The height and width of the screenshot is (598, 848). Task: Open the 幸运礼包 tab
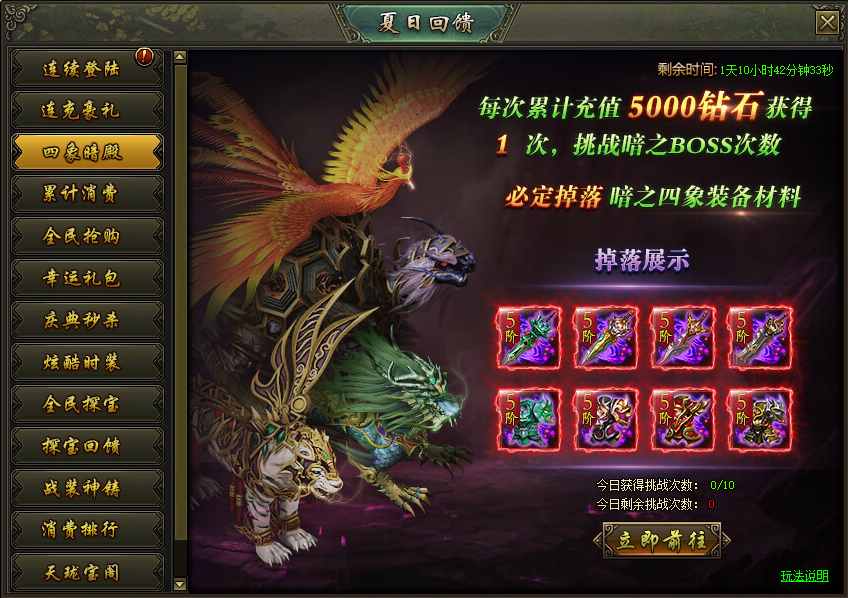(86, 278)
